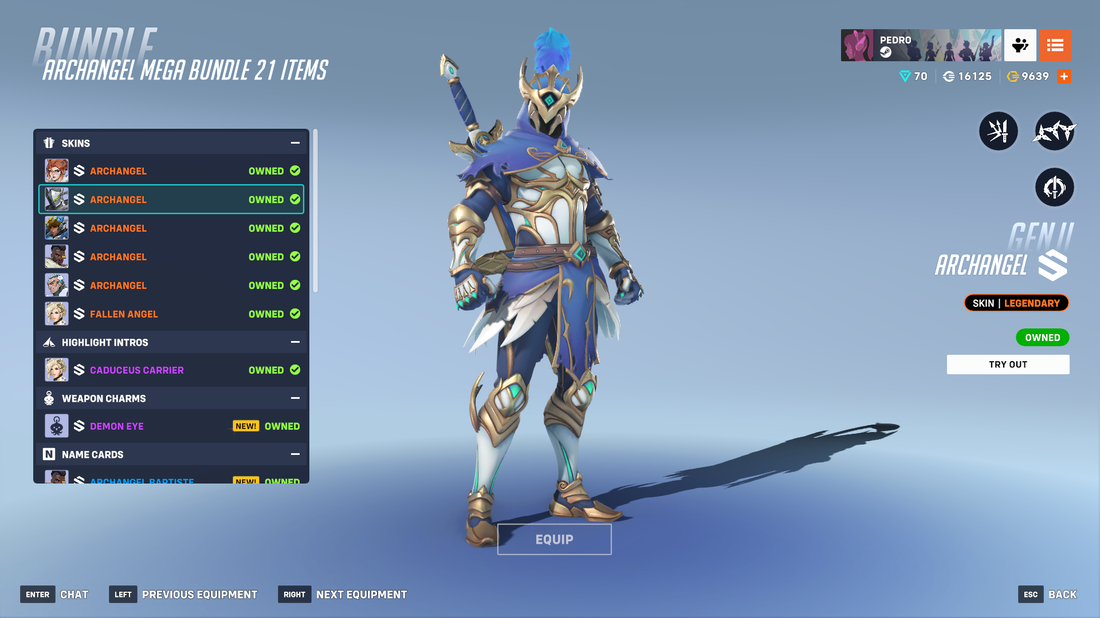Collapse the Highlight Intros section
The height and width of the screenshot is (618, 1100).
tap(295, 342)
